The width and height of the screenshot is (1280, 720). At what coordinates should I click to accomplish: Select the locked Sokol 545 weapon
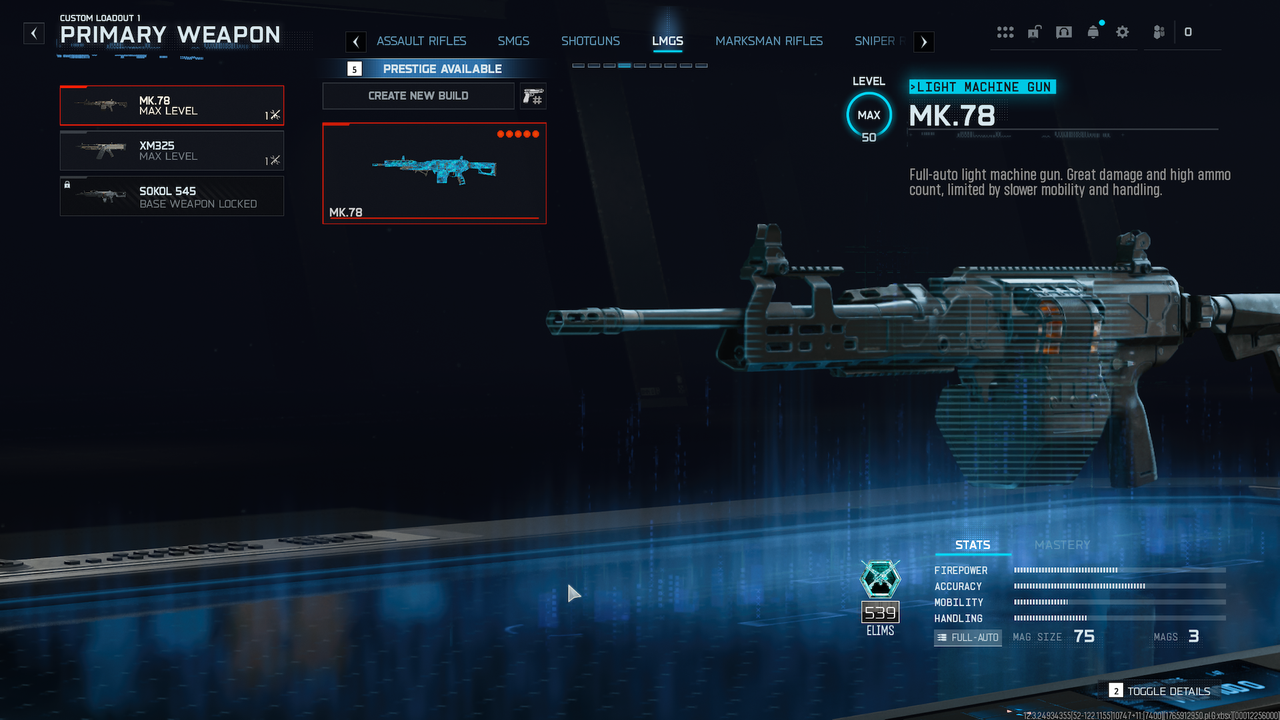[x=171, y=196]
